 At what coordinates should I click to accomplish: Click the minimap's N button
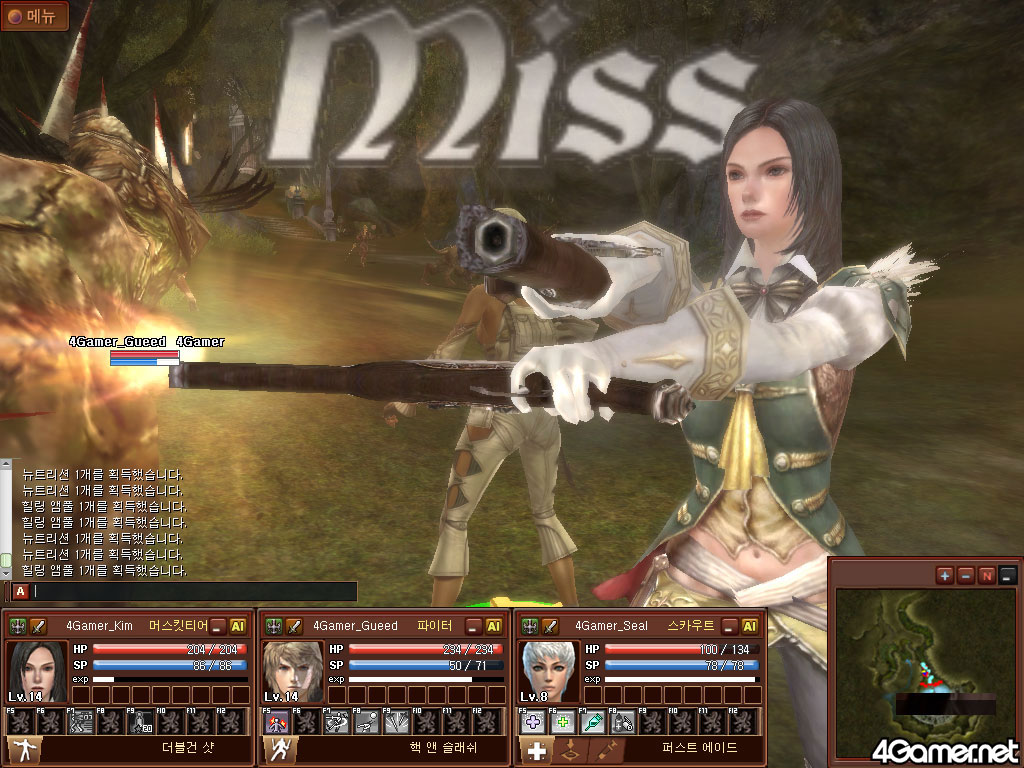987,575
